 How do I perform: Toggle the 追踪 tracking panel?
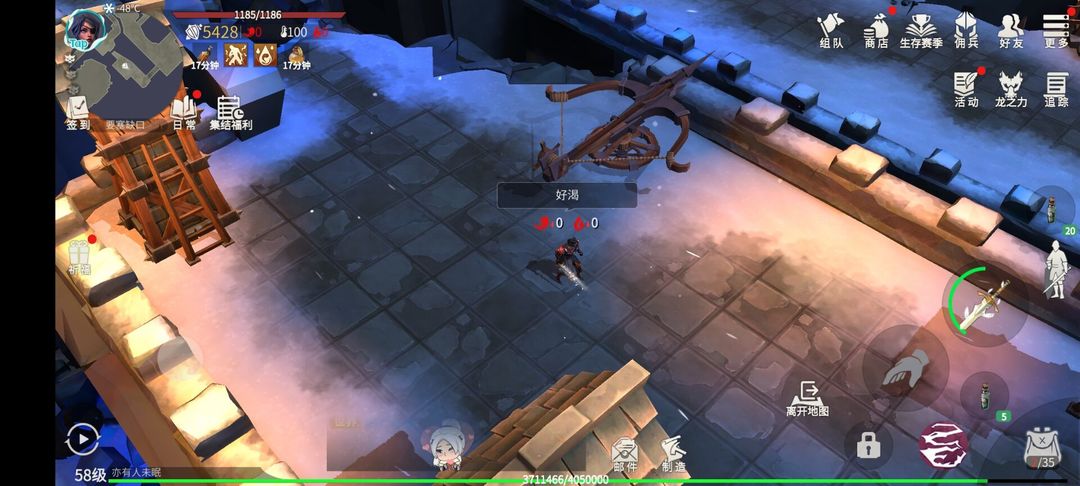pos(1057,89)
